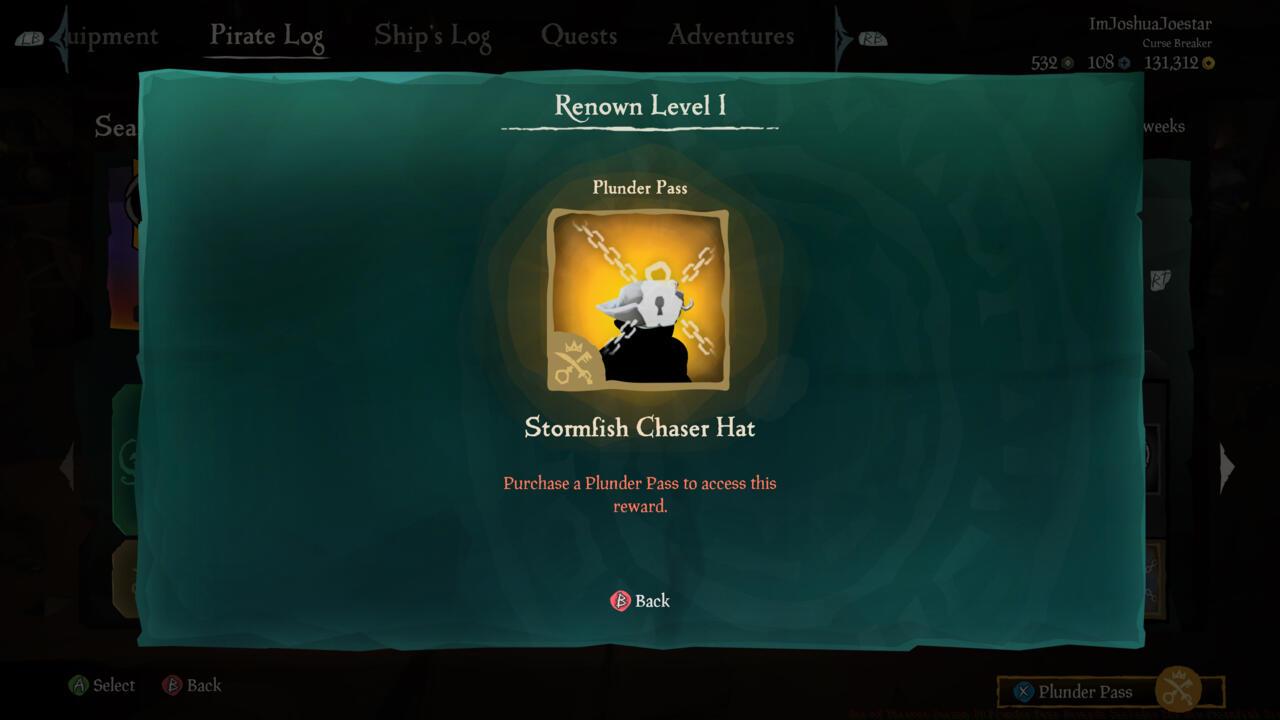Viewport: 1280px width, 720px height.
Task: Click the RT icon on the right edge
Action: 1160,280
